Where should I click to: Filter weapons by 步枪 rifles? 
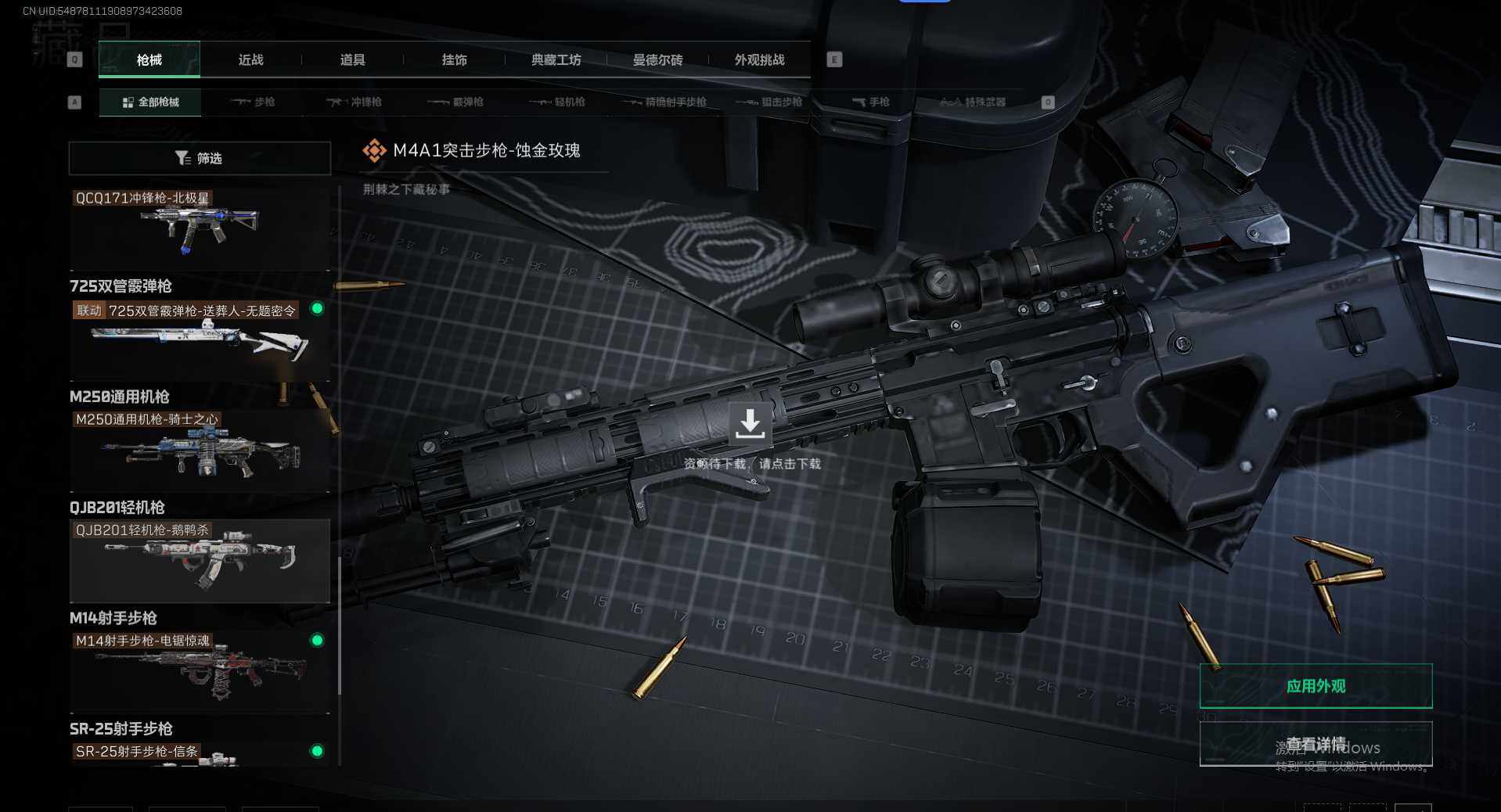click(253, 102)
